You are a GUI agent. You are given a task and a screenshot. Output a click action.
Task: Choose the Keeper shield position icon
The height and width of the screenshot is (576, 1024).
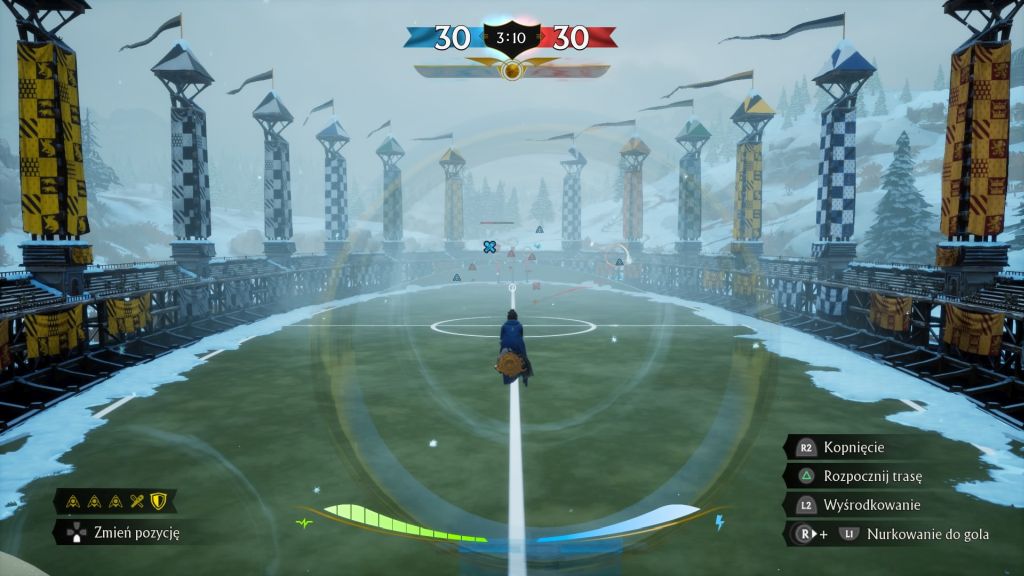point(157,501)
